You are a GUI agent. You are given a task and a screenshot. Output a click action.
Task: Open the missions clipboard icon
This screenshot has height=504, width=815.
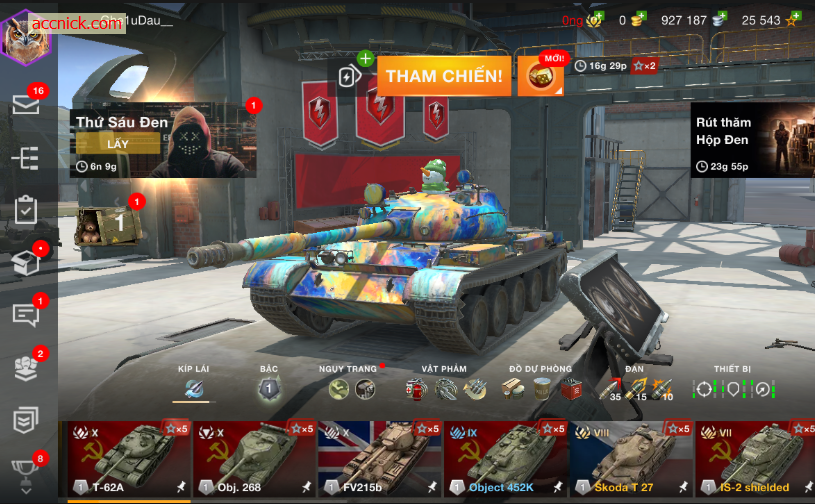coord(26,210)
